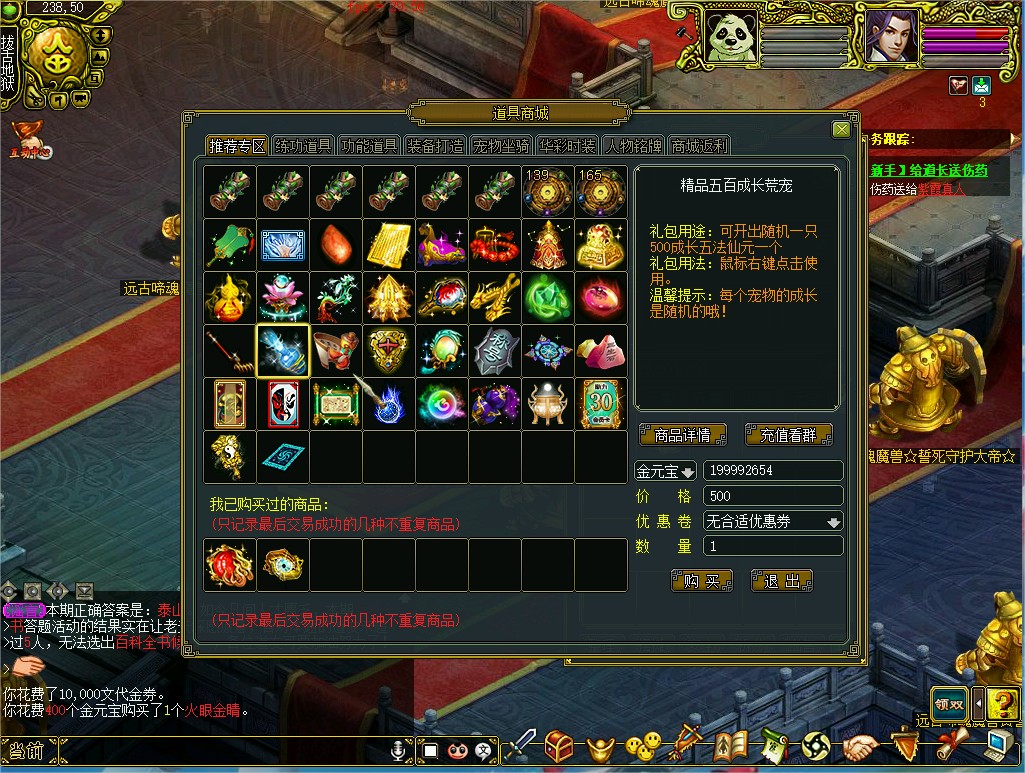Choose the green 30 card item
The width and height of the screenshot is (1025, 773).
click(601, 404)
